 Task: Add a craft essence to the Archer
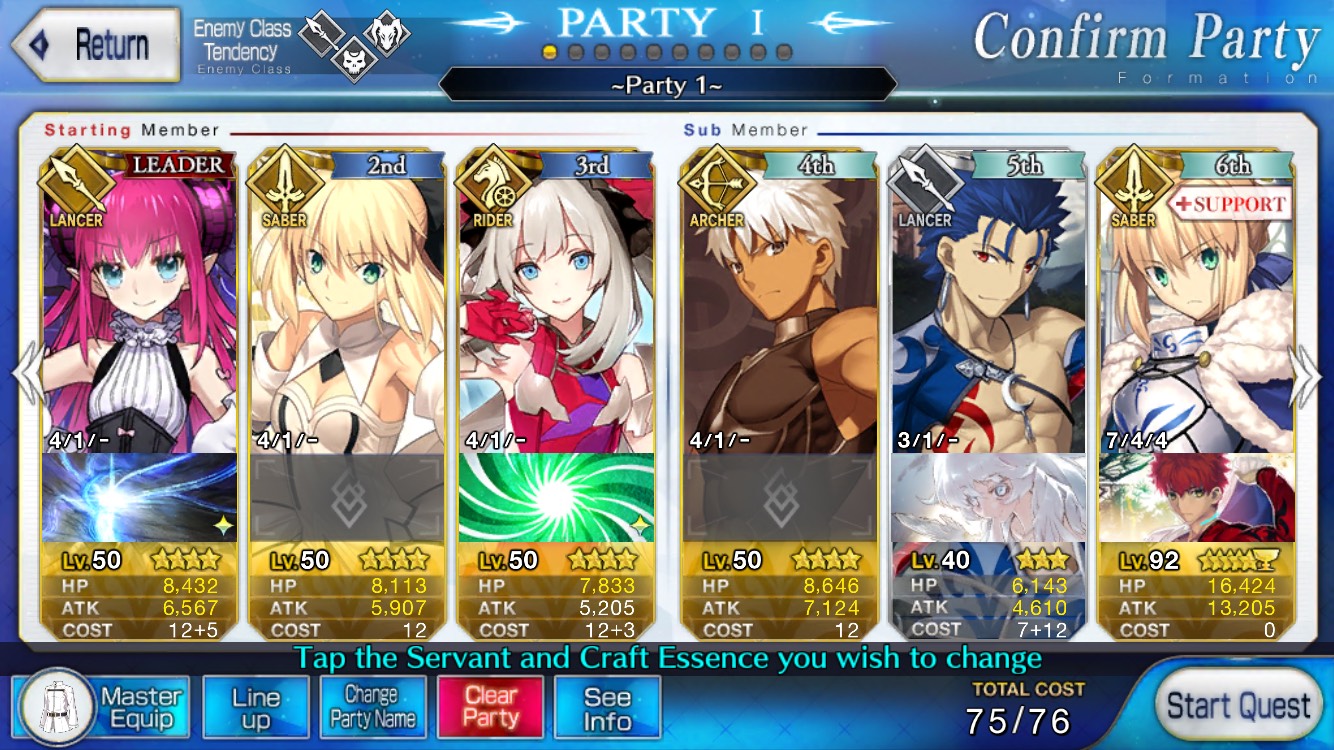point(780,497)
